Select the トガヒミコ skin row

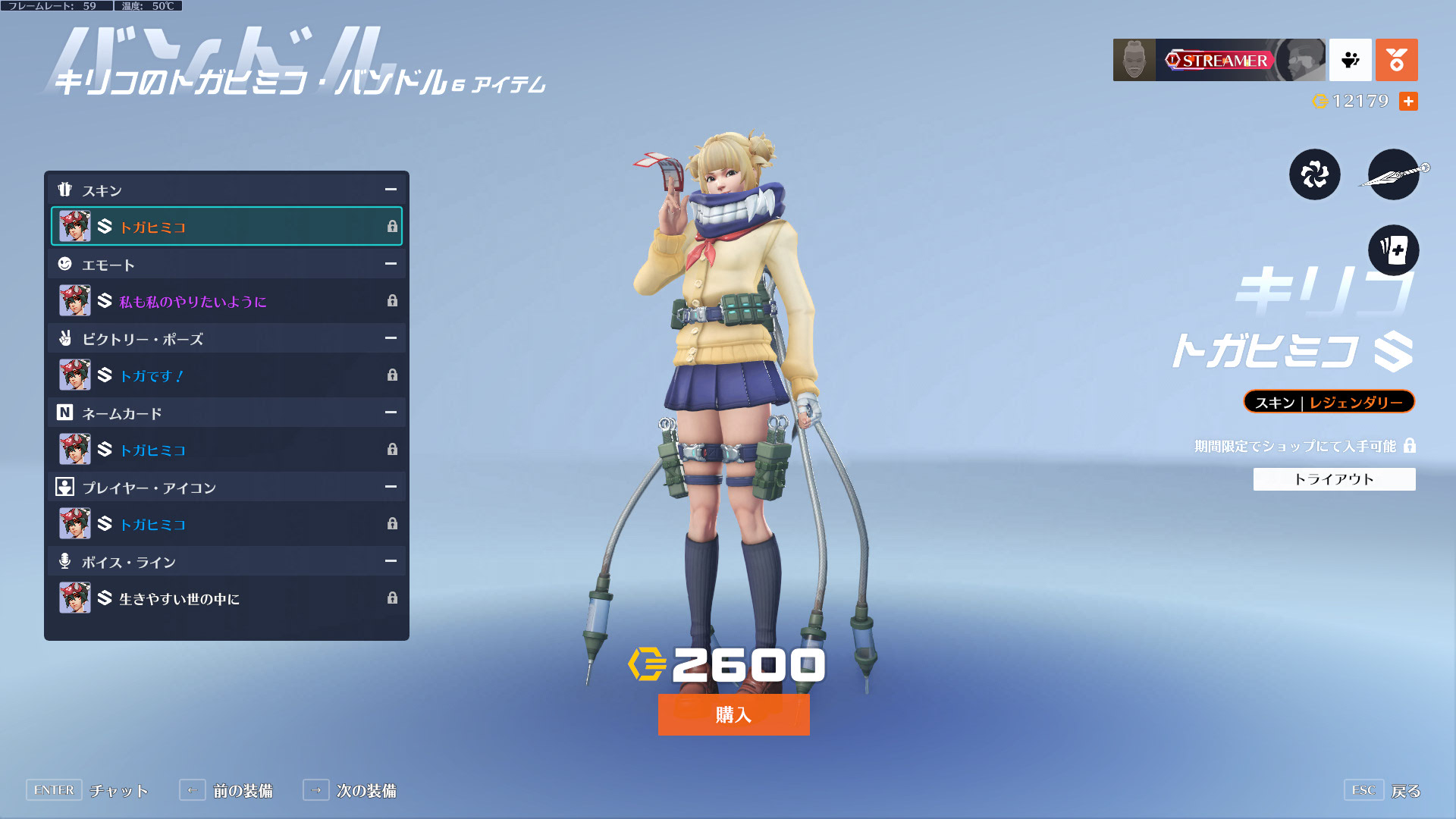(227, 227)
